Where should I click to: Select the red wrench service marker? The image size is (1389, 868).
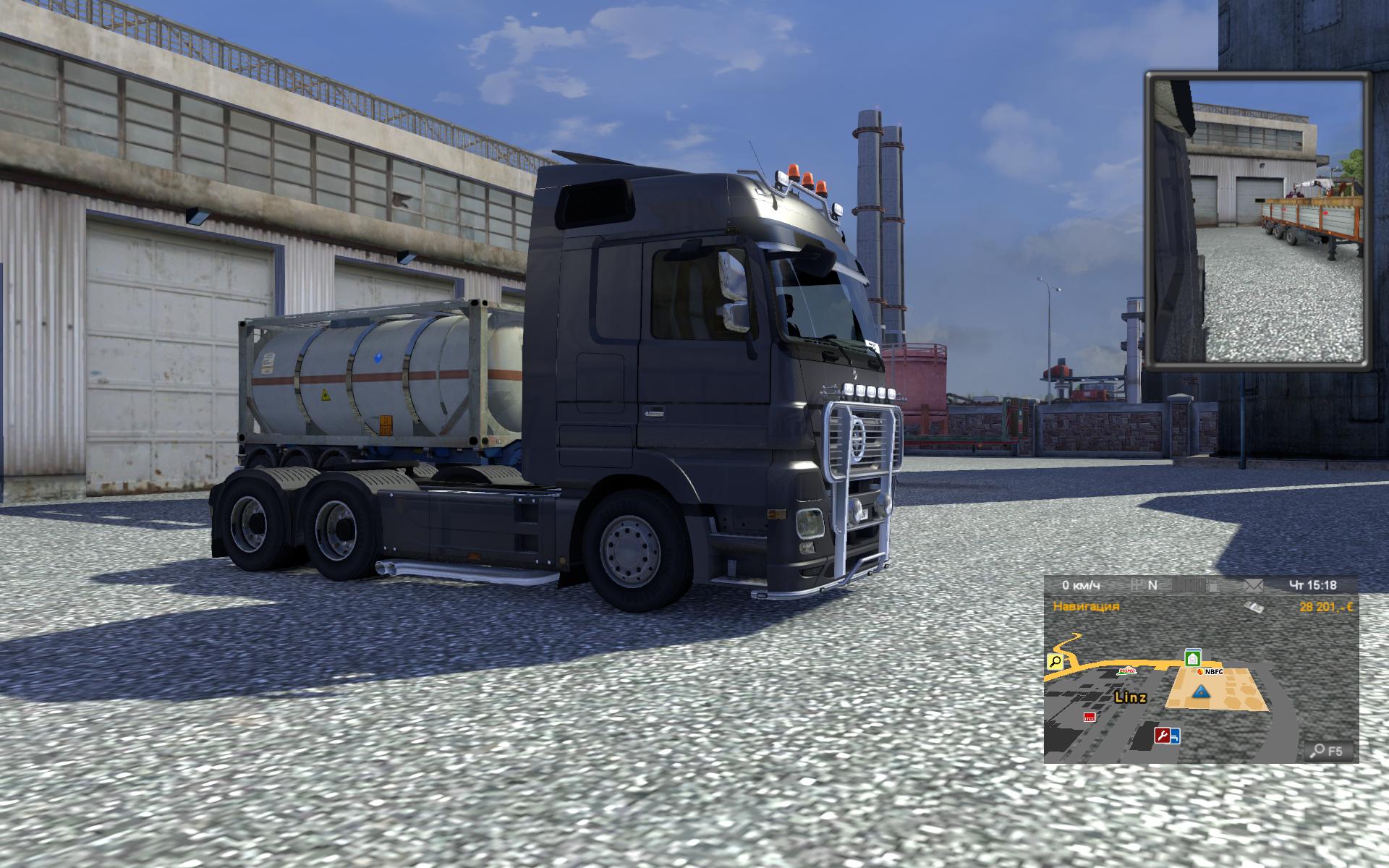[x=1163, y=736]
